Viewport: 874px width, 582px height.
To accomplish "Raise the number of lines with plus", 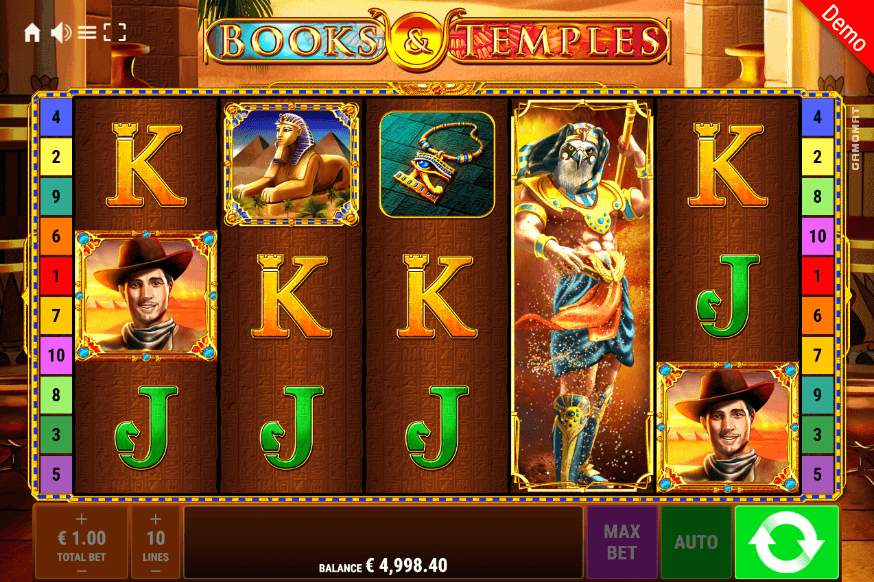I will click(x=155, y=519).
